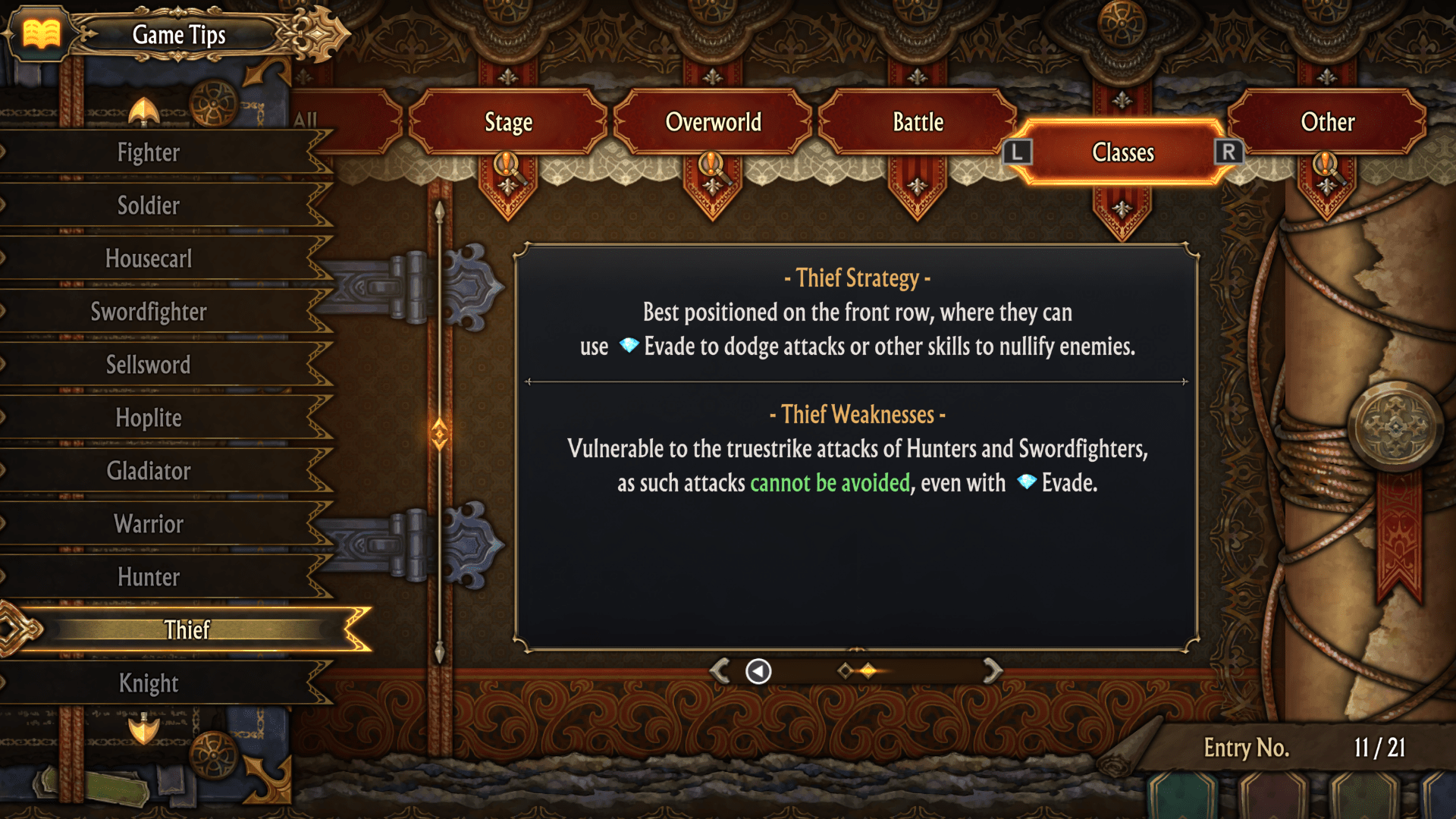Open the Knight class tips
The width and height of the screenshot is (1456, 819).
pos(149,683)
